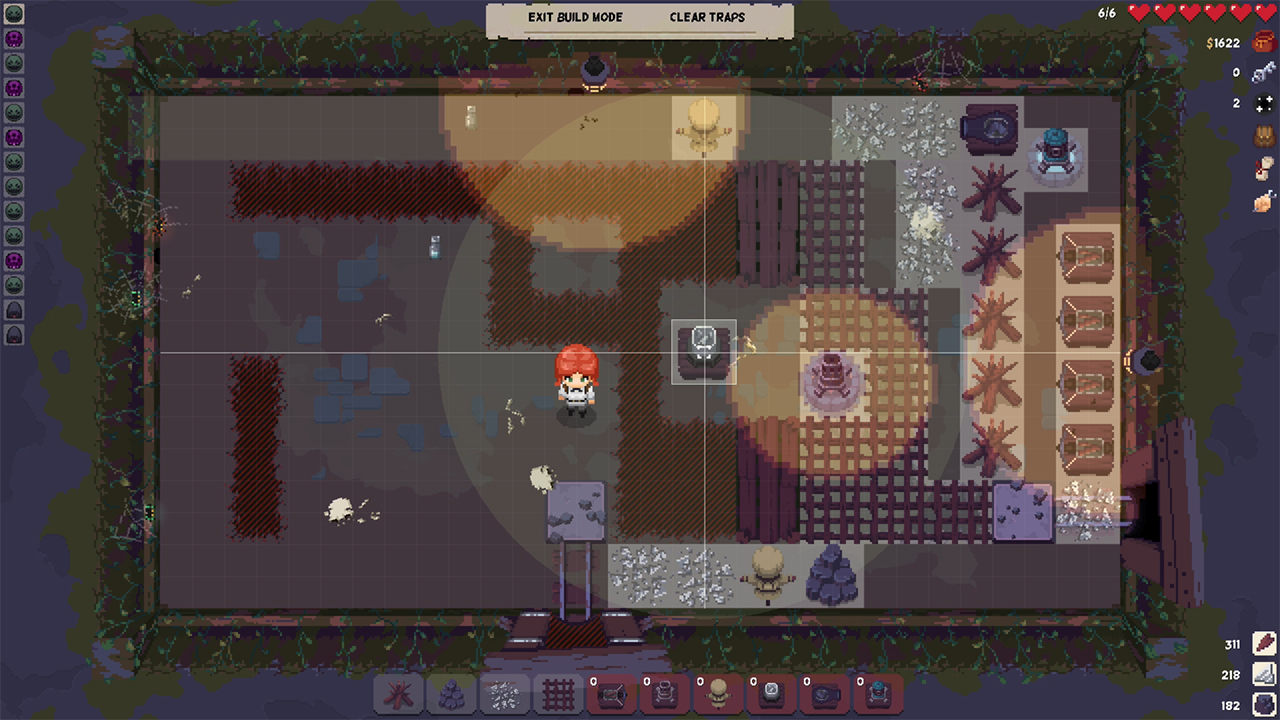Click Exit Build Mode at the top
Image resolution: width=1280 pixels, height=720 pixels.
pyautogui.click(x=573, y=17)
